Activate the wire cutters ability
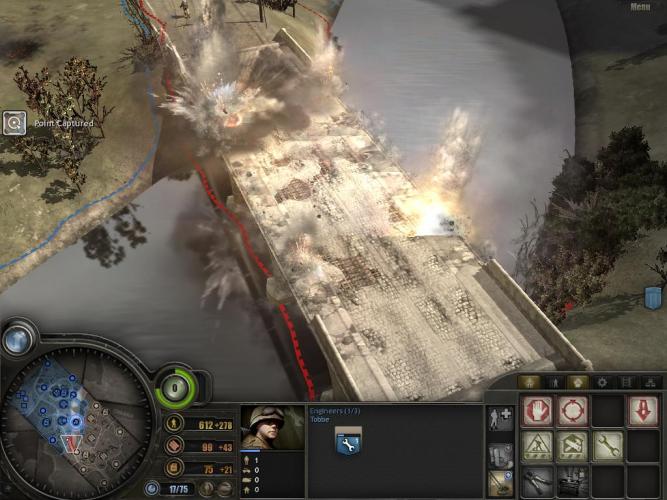Screen dimensions: 667x500 click(x=537, y=480)
